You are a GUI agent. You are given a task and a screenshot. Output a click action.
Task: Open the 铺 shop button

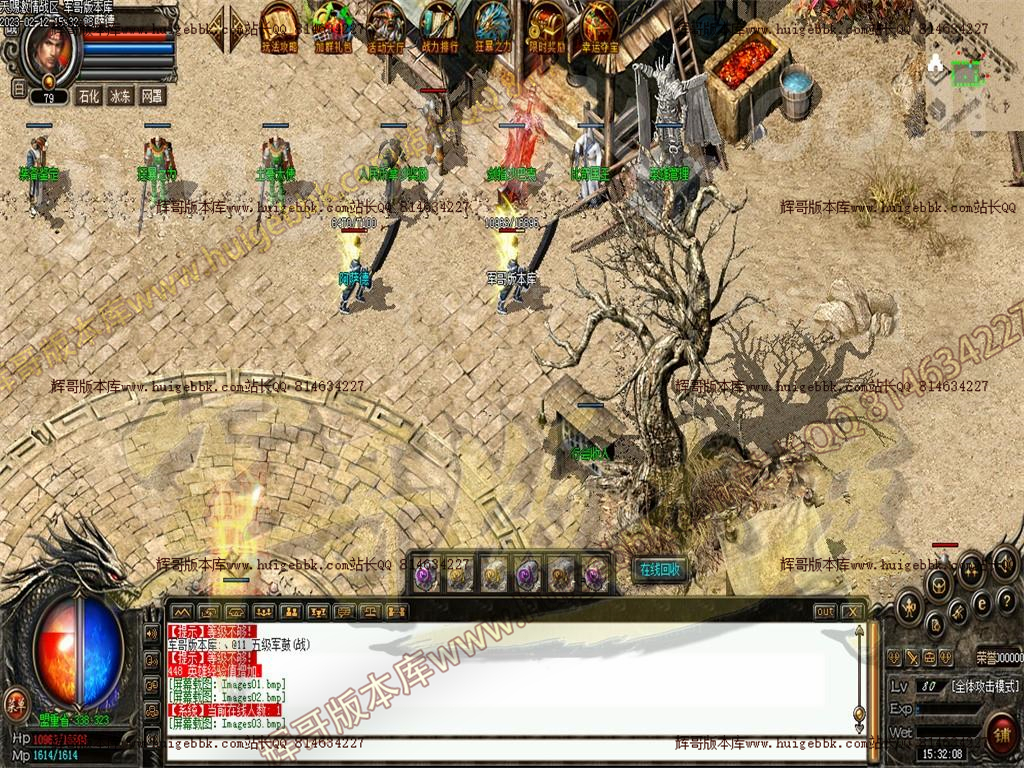[1000, 732]
